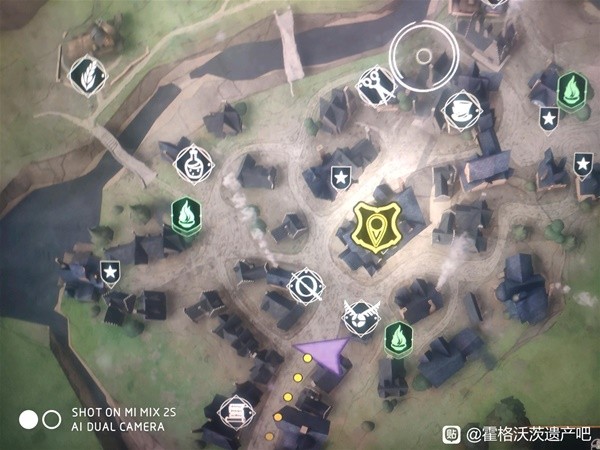Select the white leaf shop marker
The image size is (600, 450).
[x=88, y=73]
